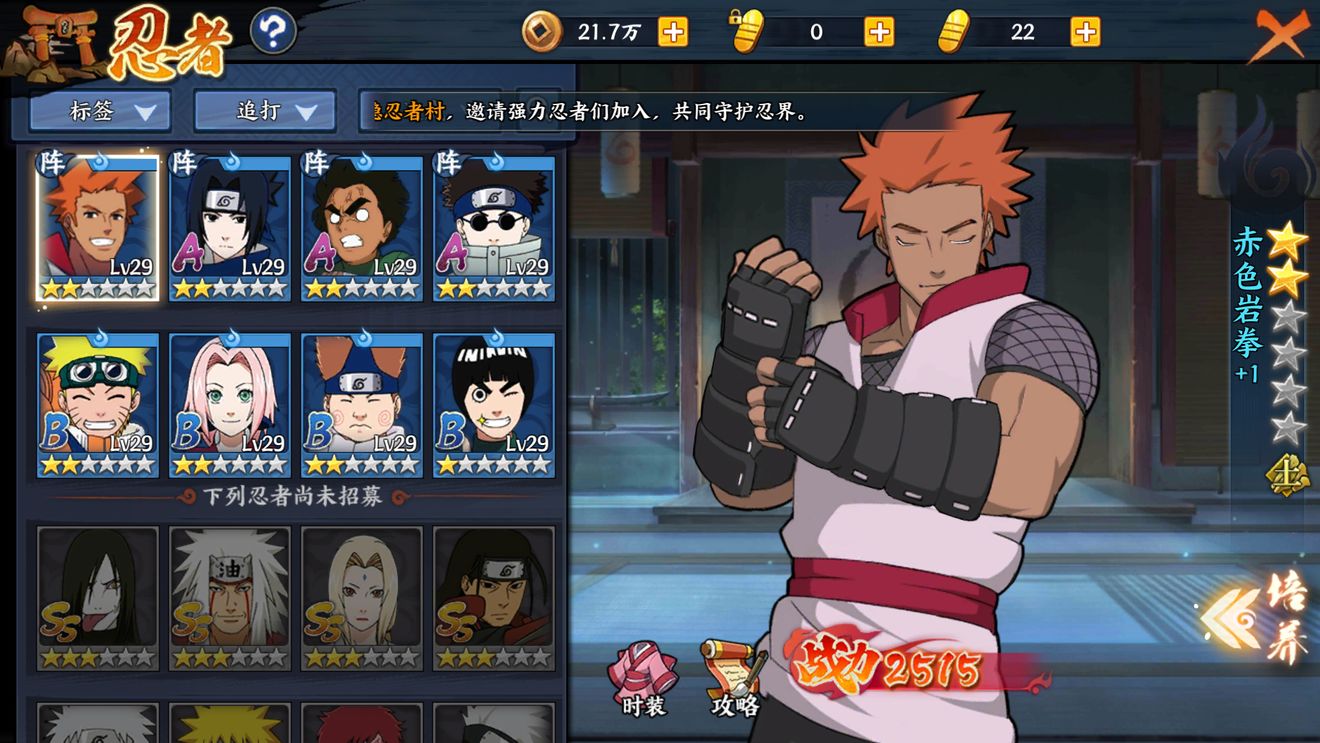Select the Rock Lee portrait
The height and width of the screenshot is (743, 1320).
494,404
